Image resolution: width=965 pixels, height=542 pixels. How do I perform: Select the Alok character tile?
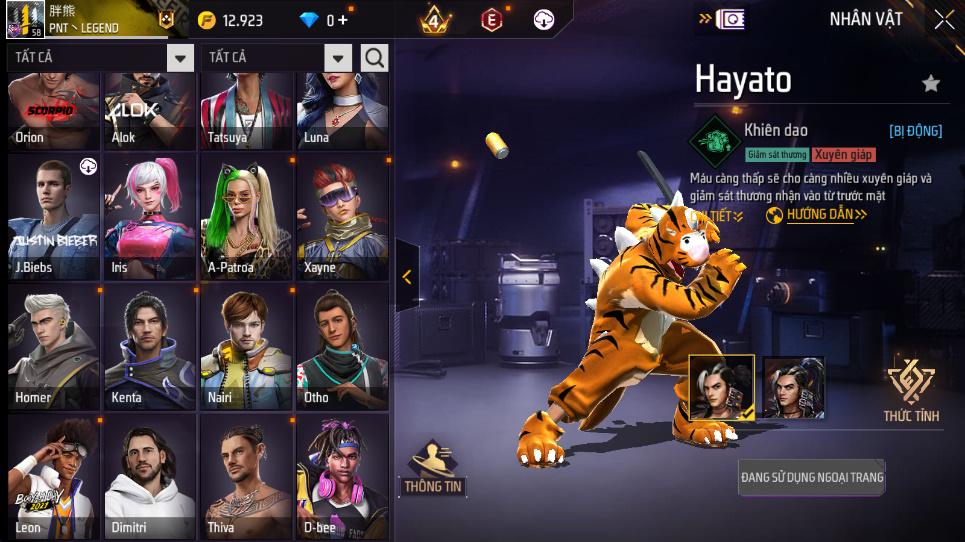pyautogui.click(x=150, y=112)
